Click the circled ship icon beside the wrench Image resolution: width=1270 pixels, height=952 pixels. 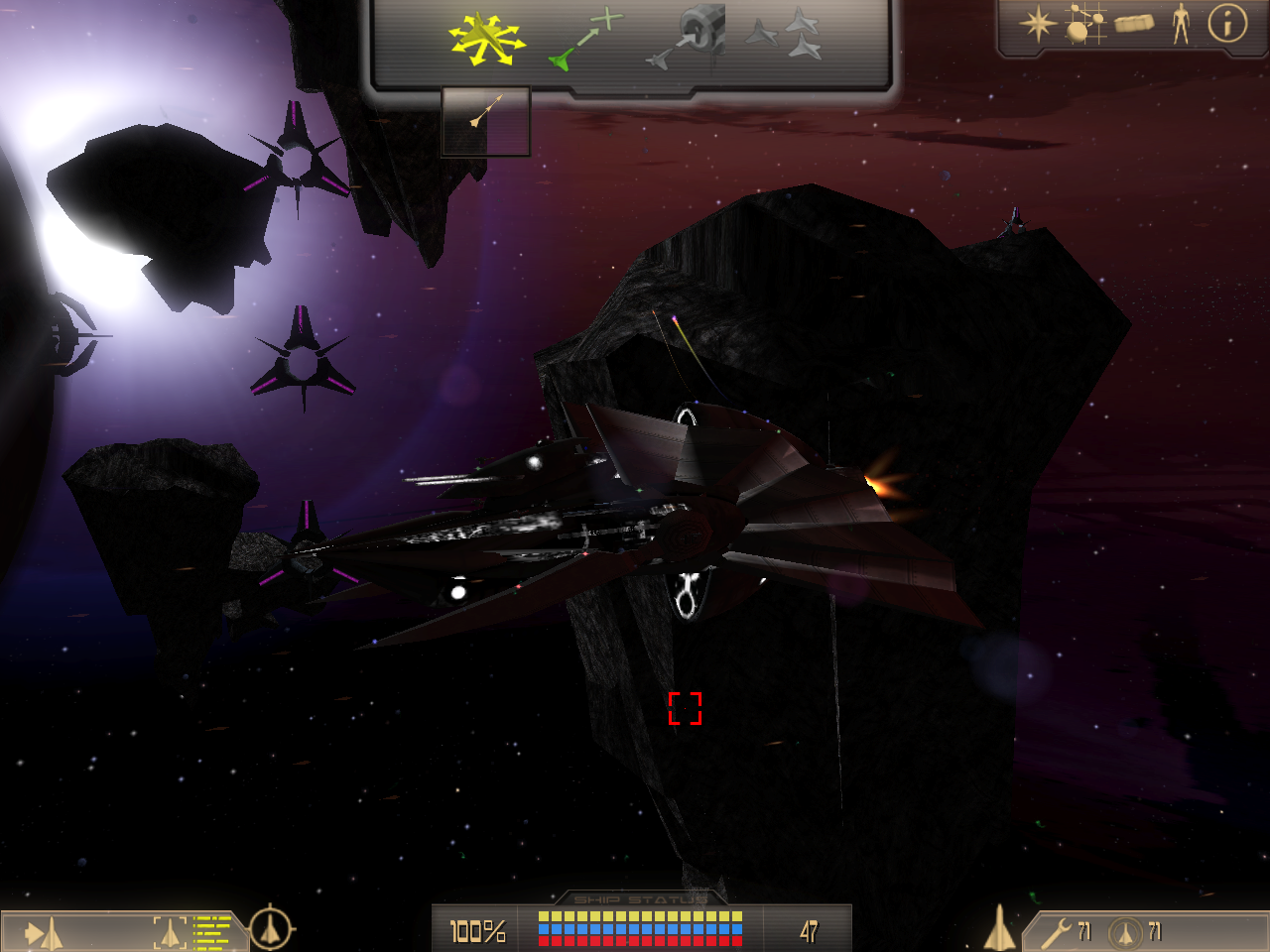(x=1125, y=932)
